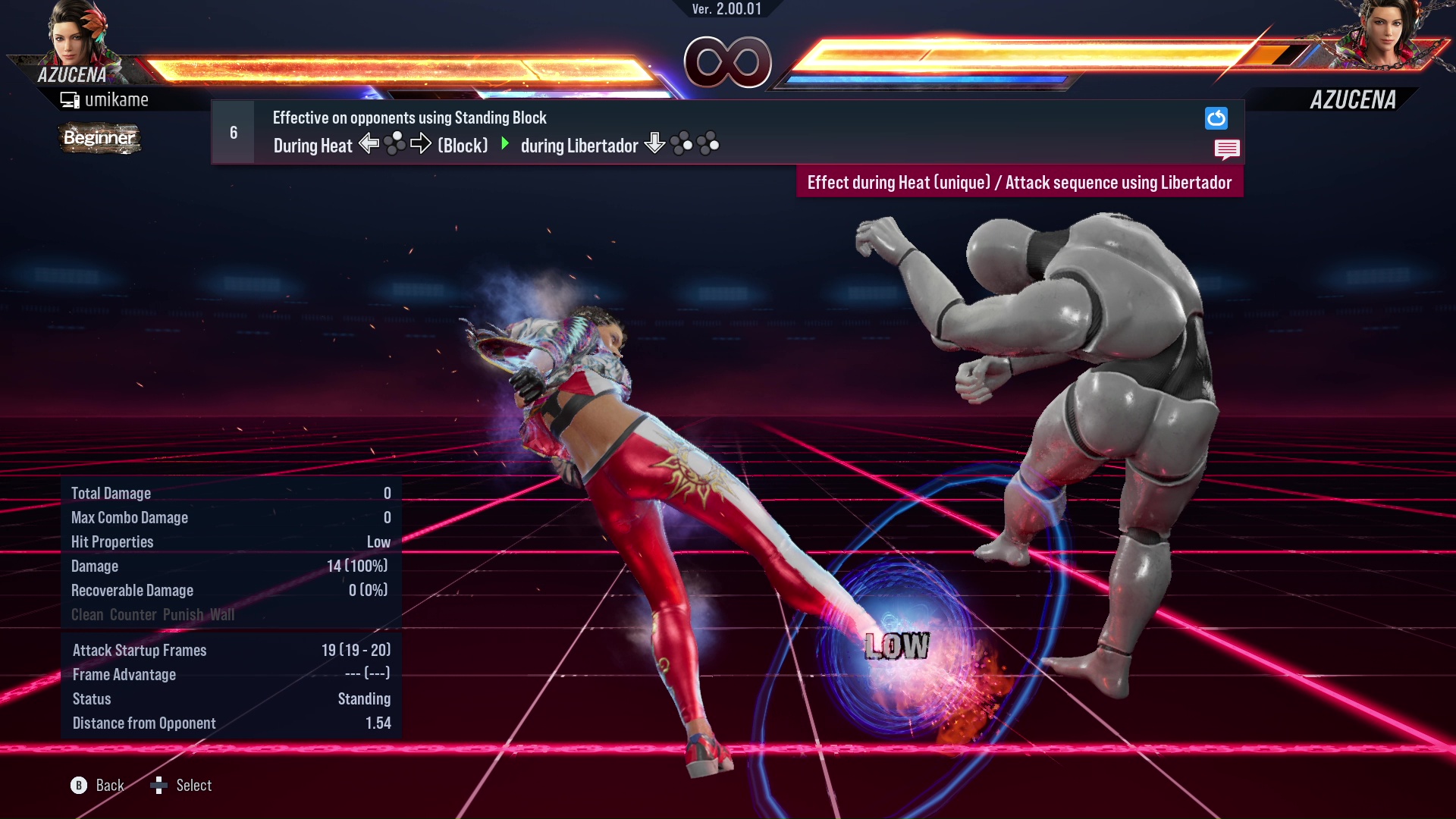
Task: Select combo number 6 in the list
Action: point(232,131)
